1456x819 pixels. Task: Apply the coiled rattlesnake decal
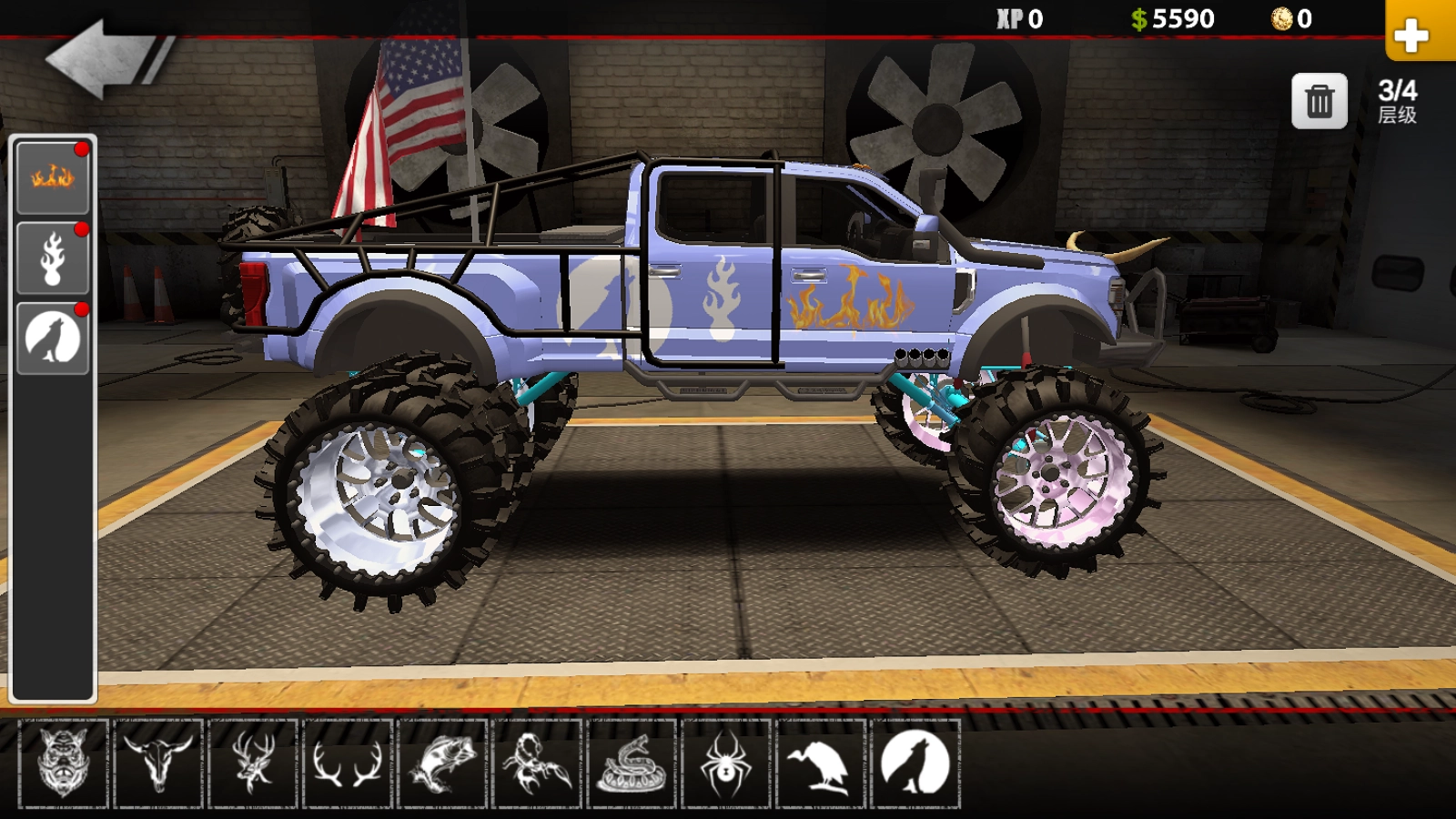tap(632, 763)
